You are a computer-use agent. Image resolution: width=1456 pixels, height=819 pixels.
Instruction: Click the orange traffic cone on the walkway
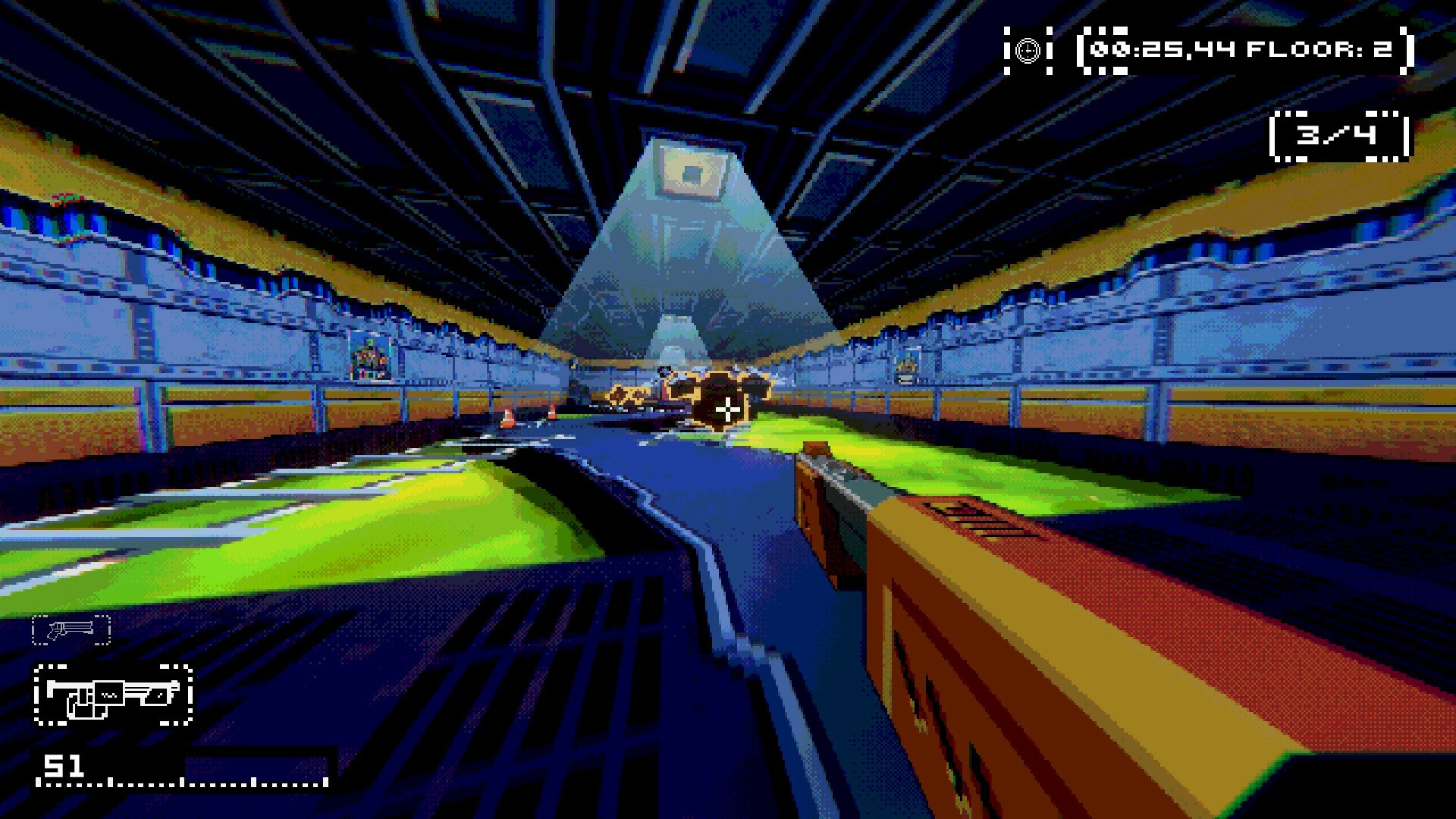tap(509, 419)
